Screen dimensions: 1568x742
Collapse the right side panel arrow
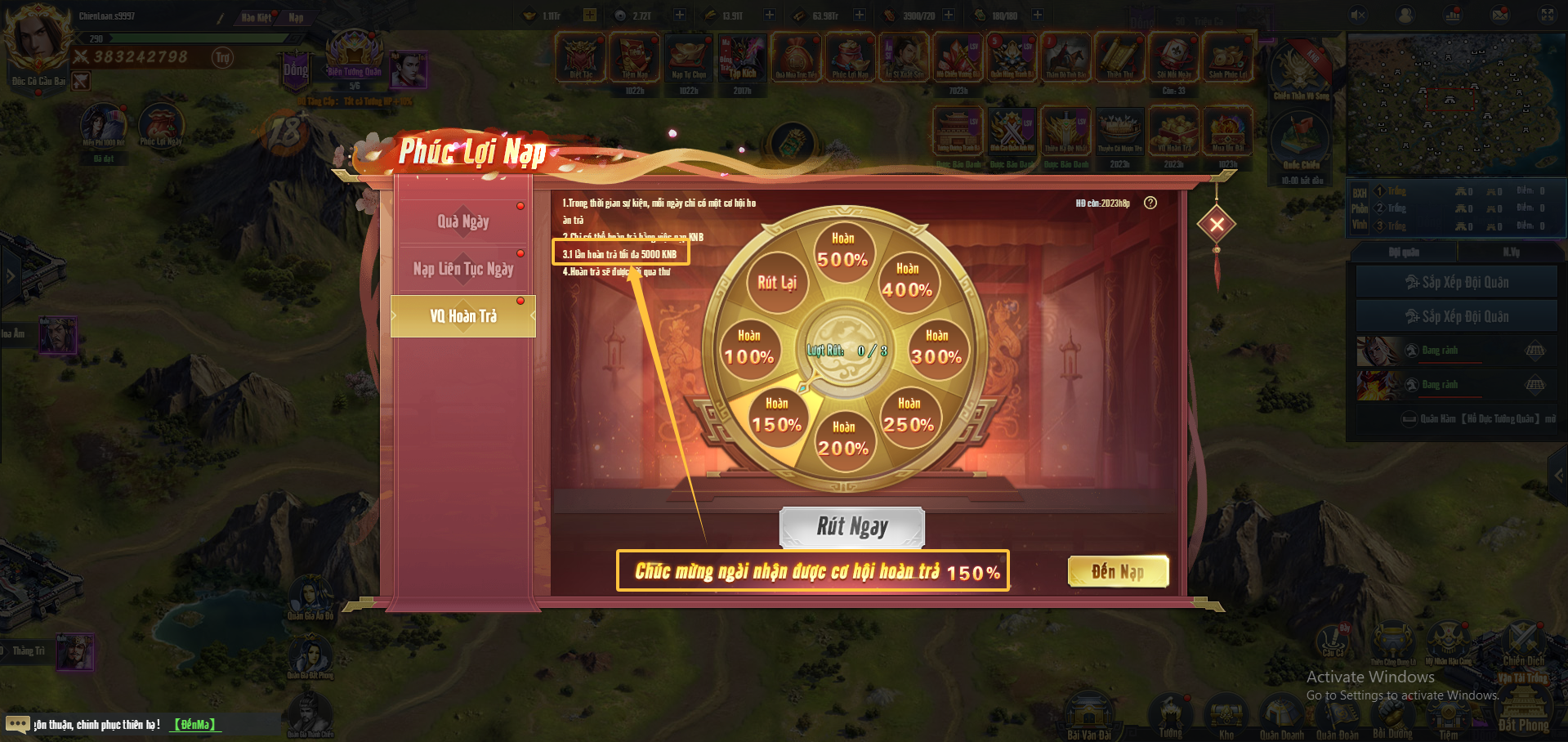point(1558,475)
